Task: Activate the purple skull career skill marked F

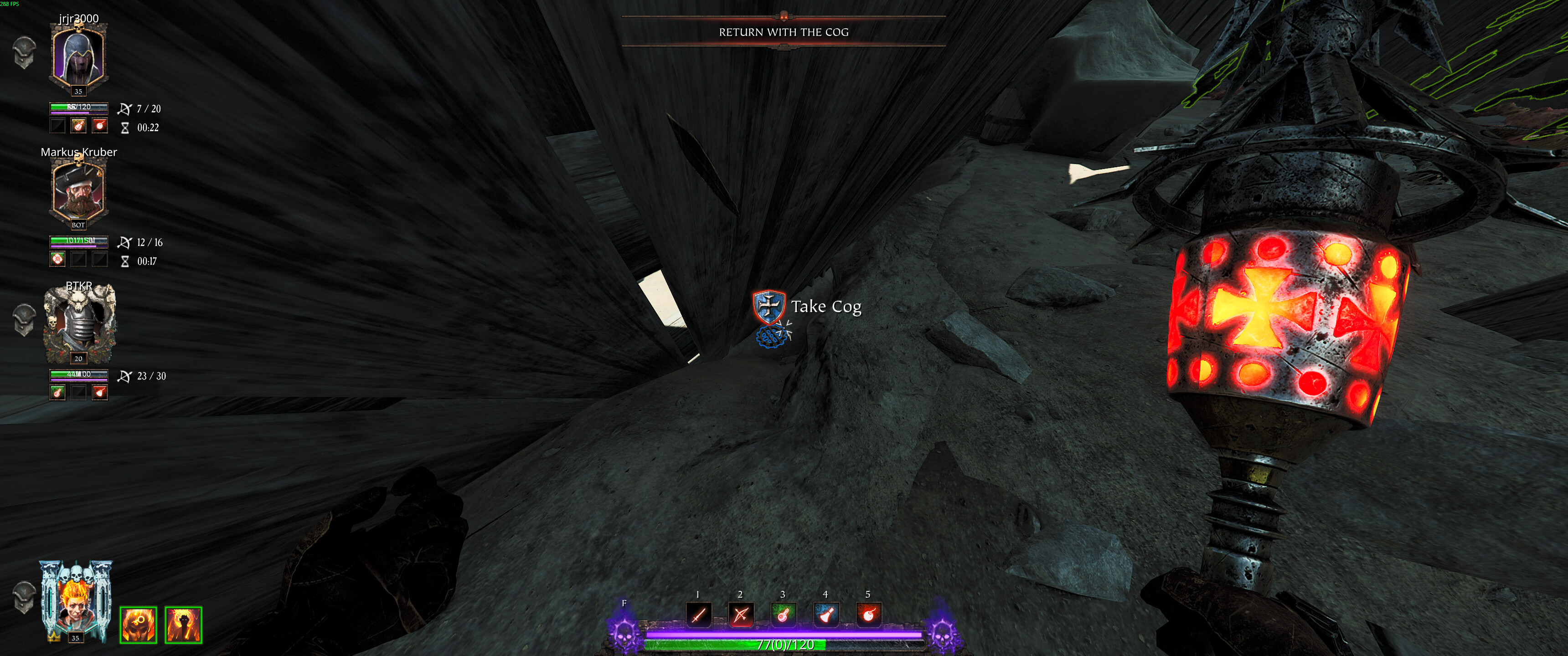Action: (x=624, y=632)
